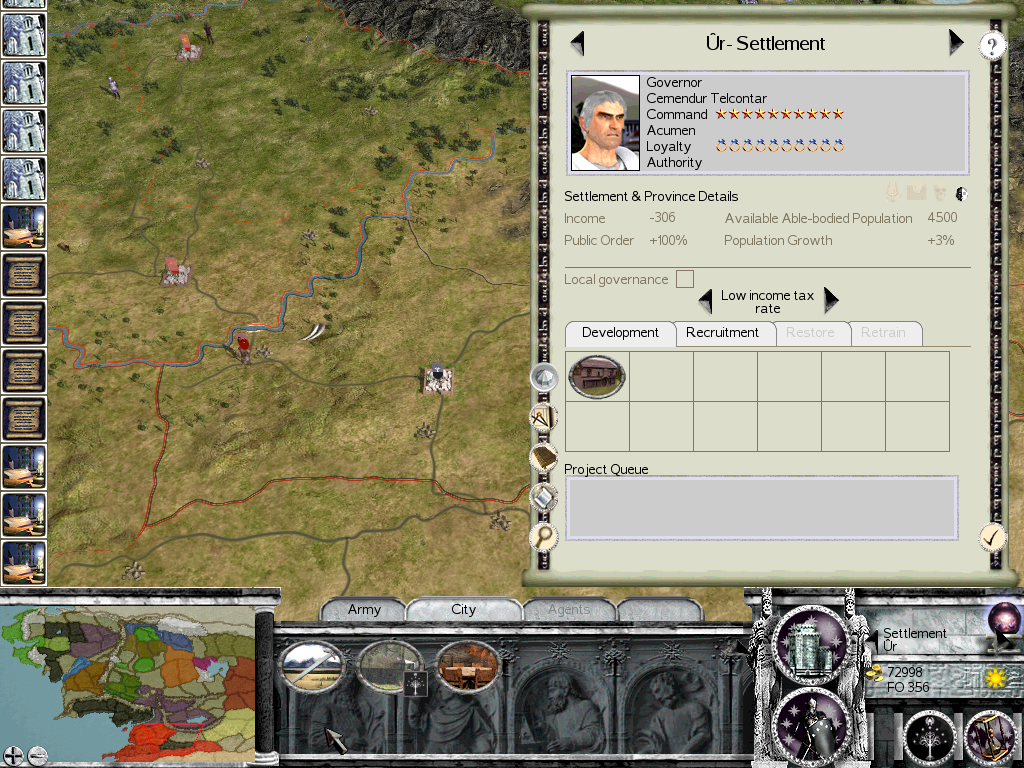Zoom in on the minimap
Screen dimensions: 1024x768
13,755
